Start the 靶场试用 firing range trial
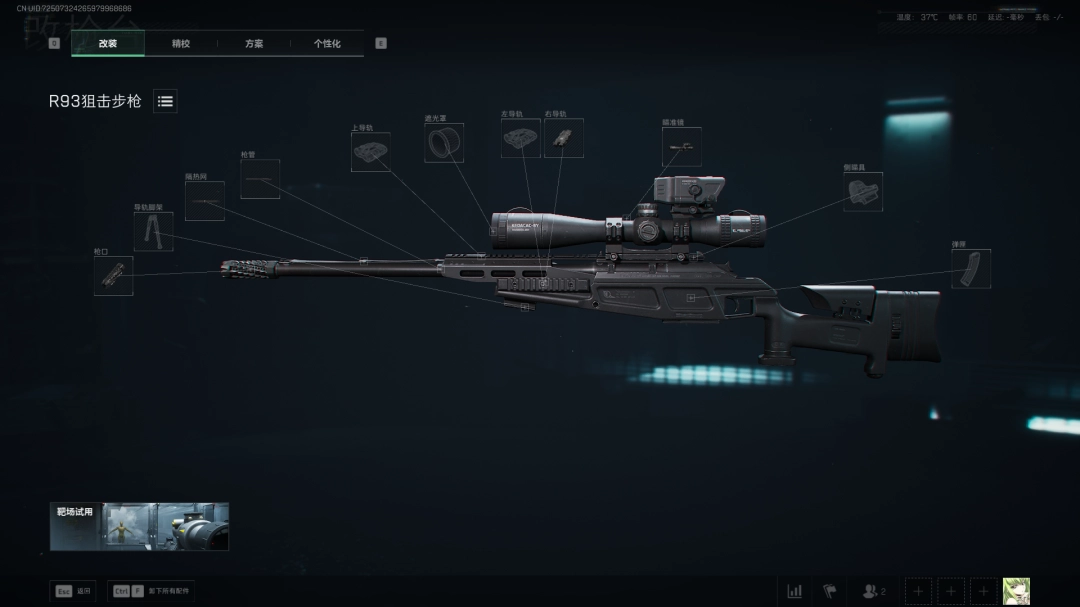Screen dimensions: 1080x607 tap(139, 526)
